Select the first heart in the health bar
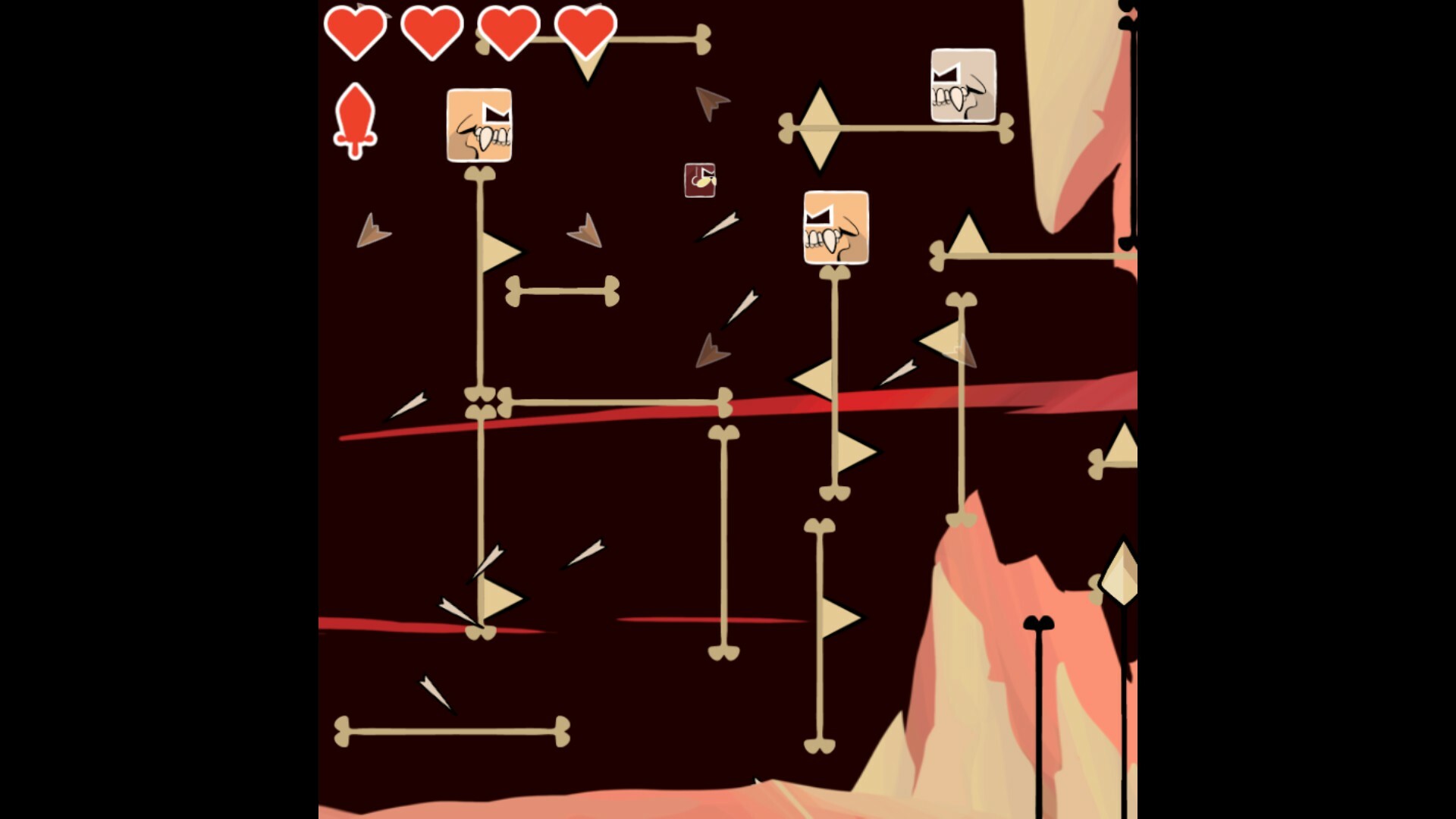The image size is (1456, 819). point(356,31)
